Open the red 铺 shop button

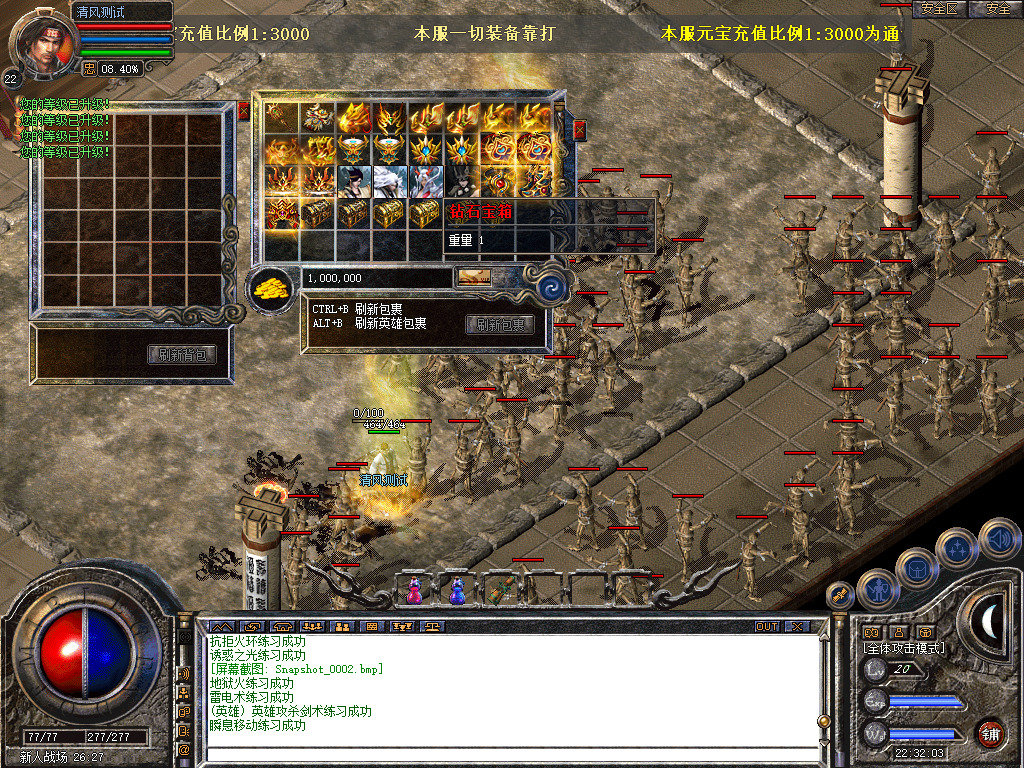pos(990,734)
